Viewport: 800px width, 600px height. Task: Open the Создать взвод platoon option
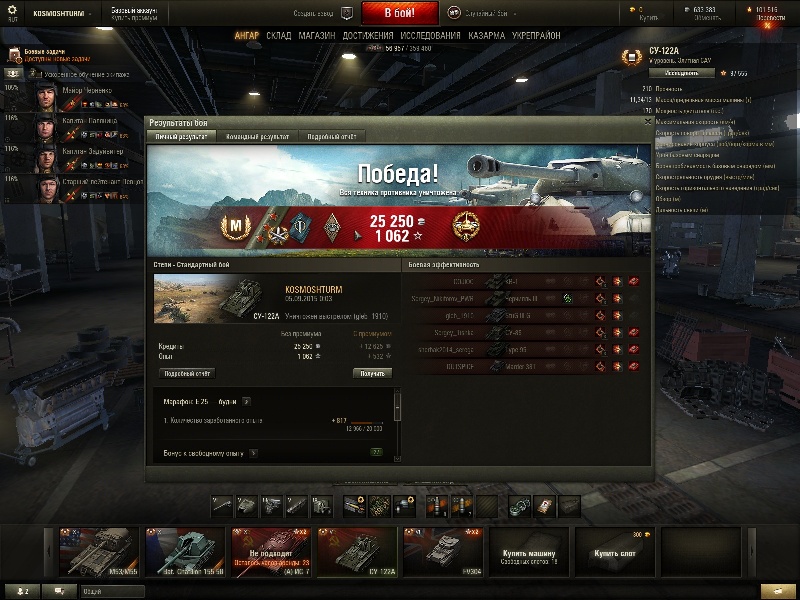point(317,13)
